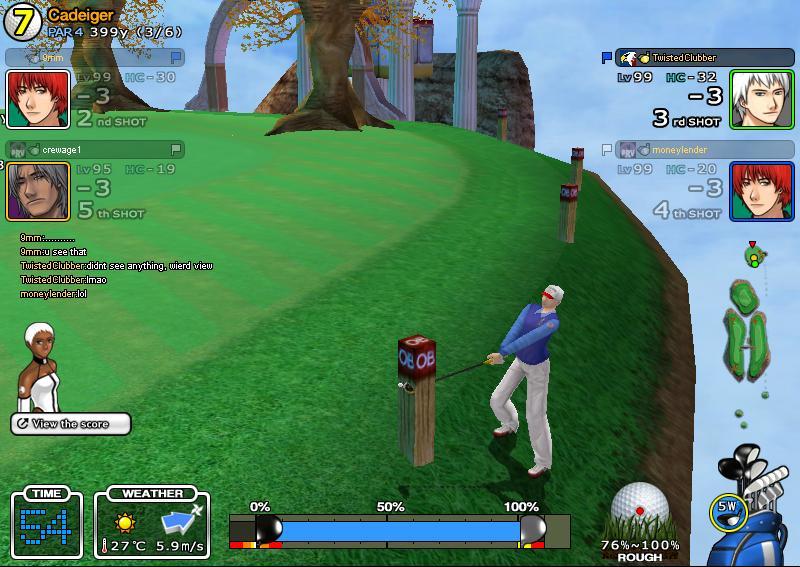Image resolution: width=800 pixels, height=567 pixels.
Task: Click the shot power gauge bar
Action: coord(400,529)
